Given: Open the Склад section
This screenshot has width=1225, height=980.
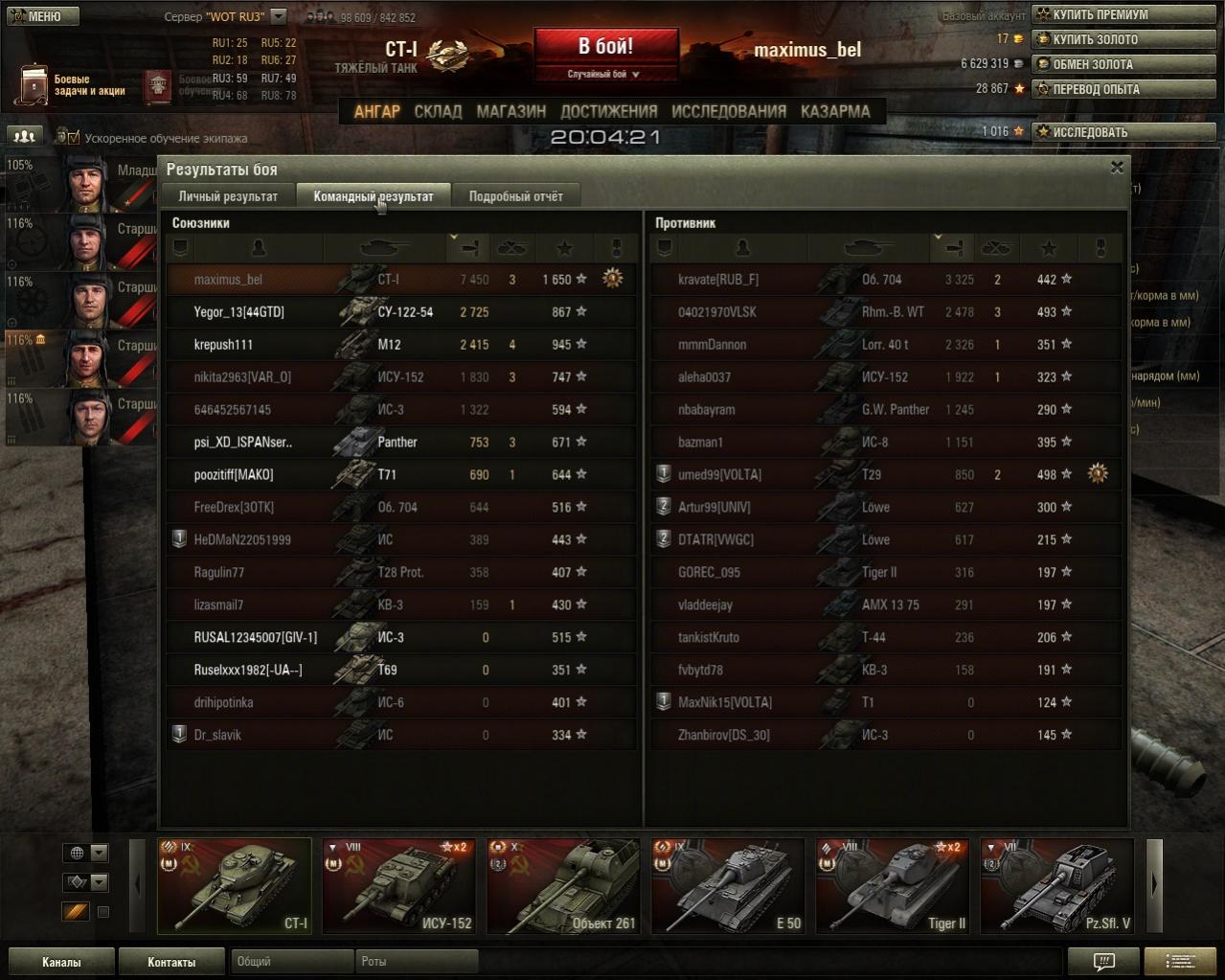Looking at the screenshot, I should click(438, 111).
